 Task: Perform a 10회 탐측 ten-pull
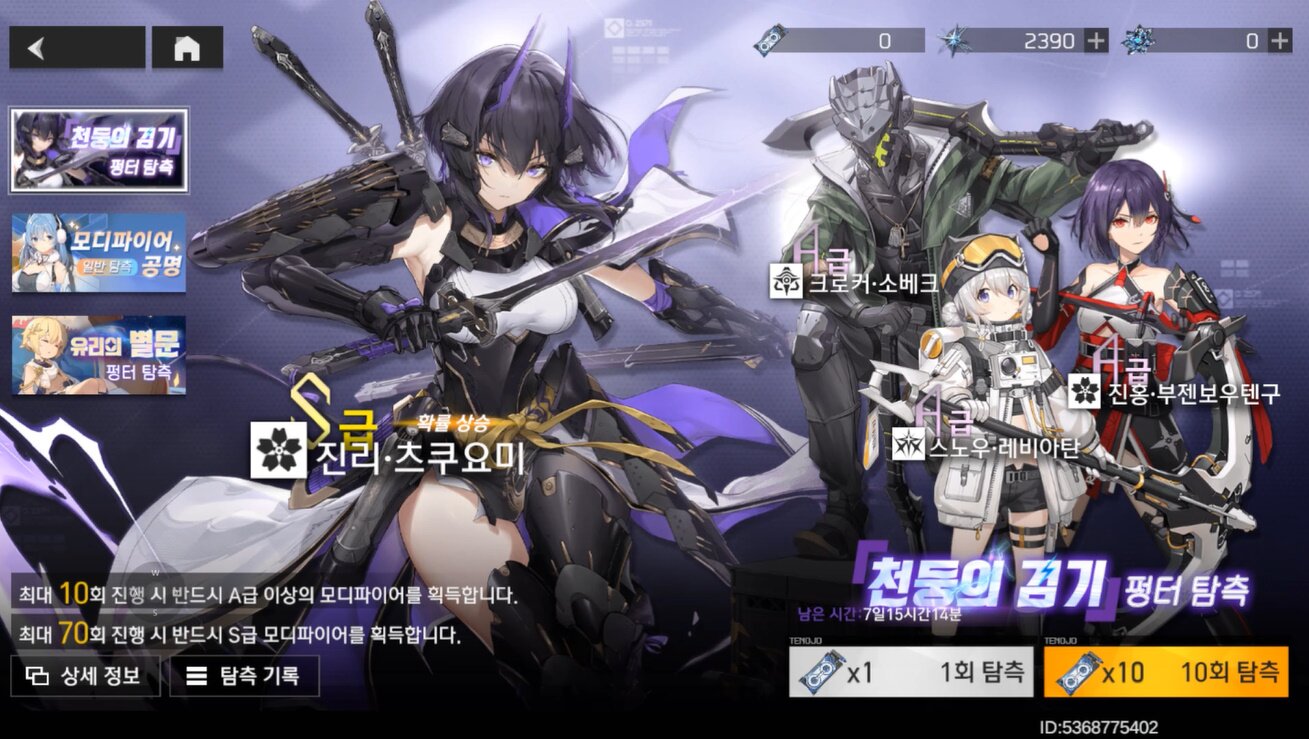point(1166,672)
